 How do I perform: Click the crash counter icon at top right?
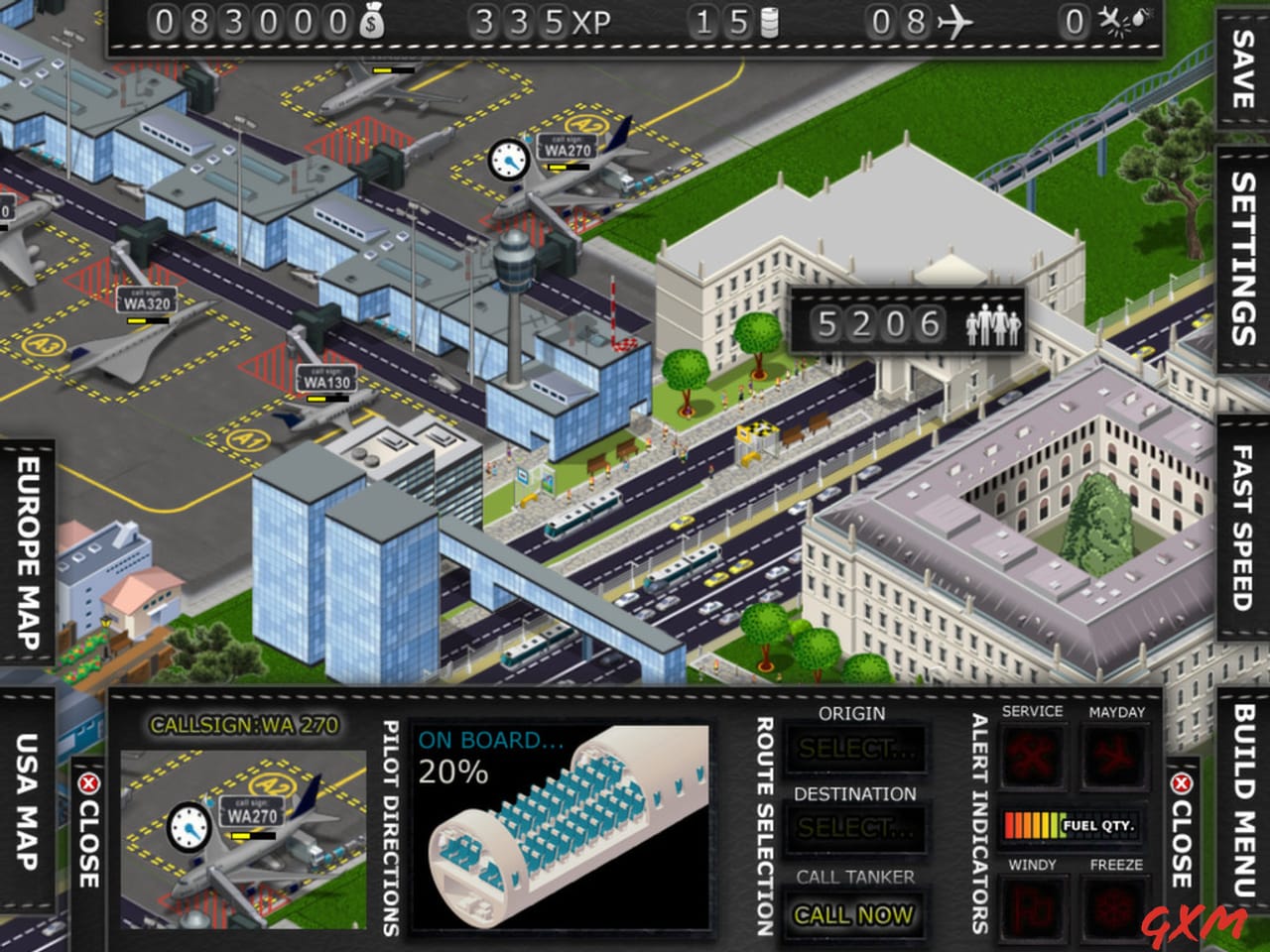pos(1113,20)
